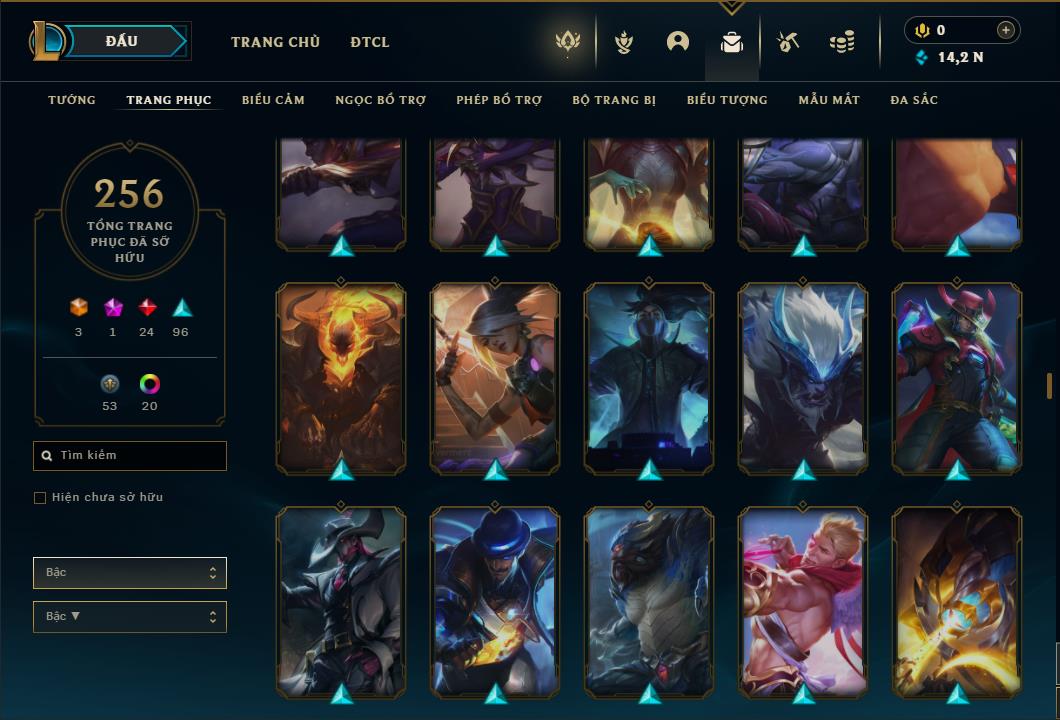Switch to the BIỂU CẢM tab
The image size is (1060, 720).
tap(273, 100)
